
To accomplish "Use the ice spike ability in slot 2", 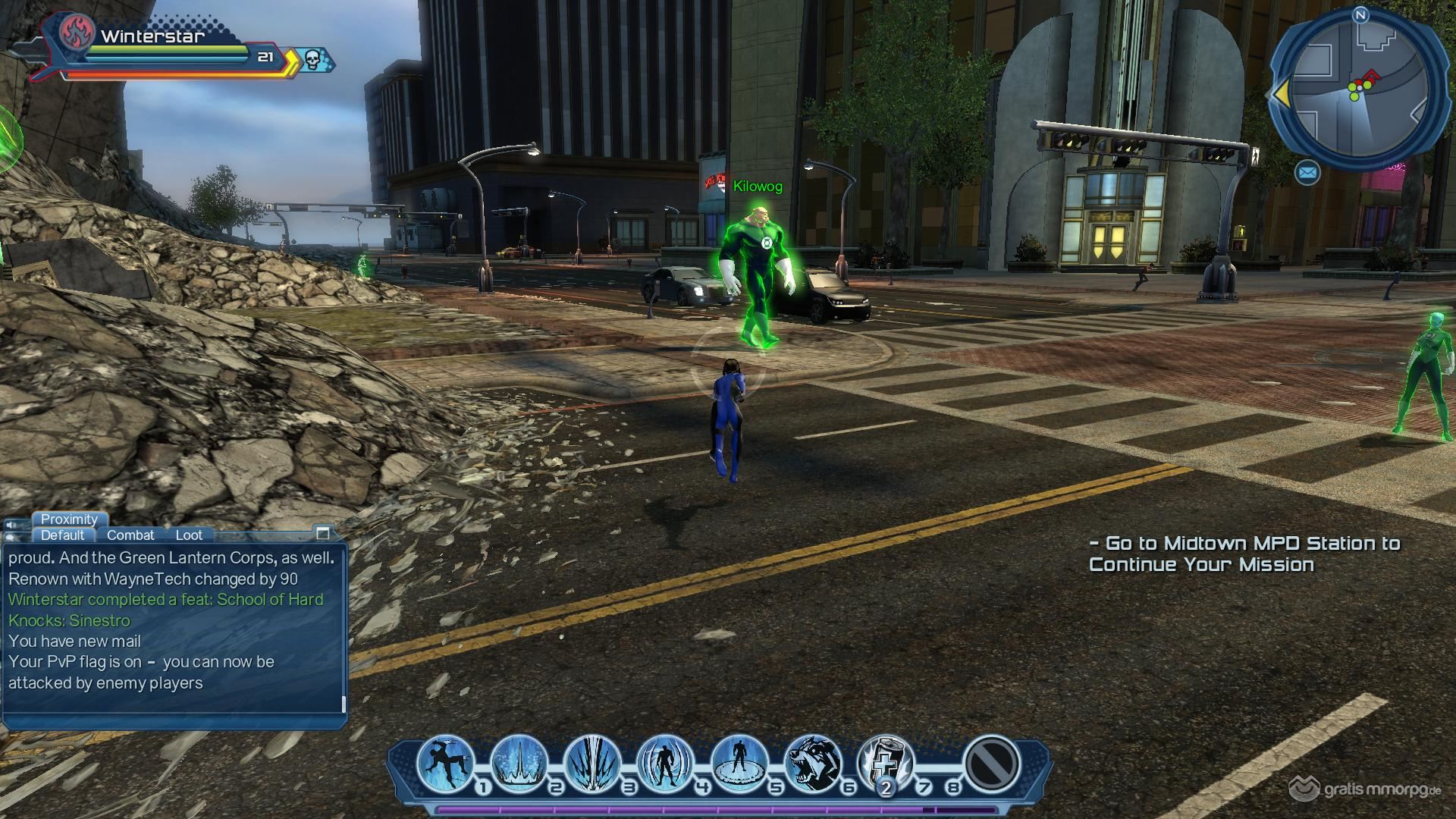I will 519,763.
